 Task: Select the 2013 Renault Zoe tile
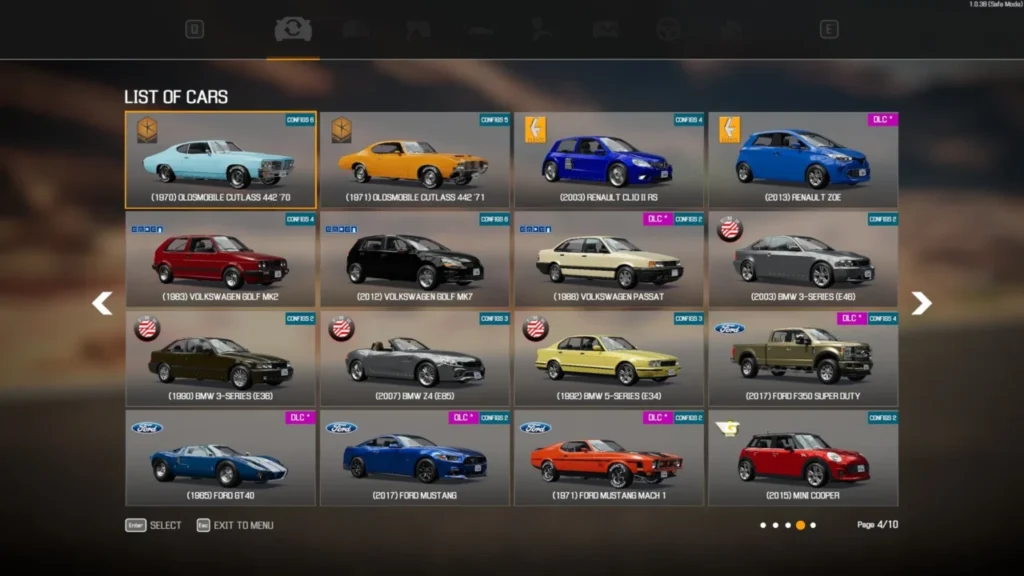click(x=803, y=160)
